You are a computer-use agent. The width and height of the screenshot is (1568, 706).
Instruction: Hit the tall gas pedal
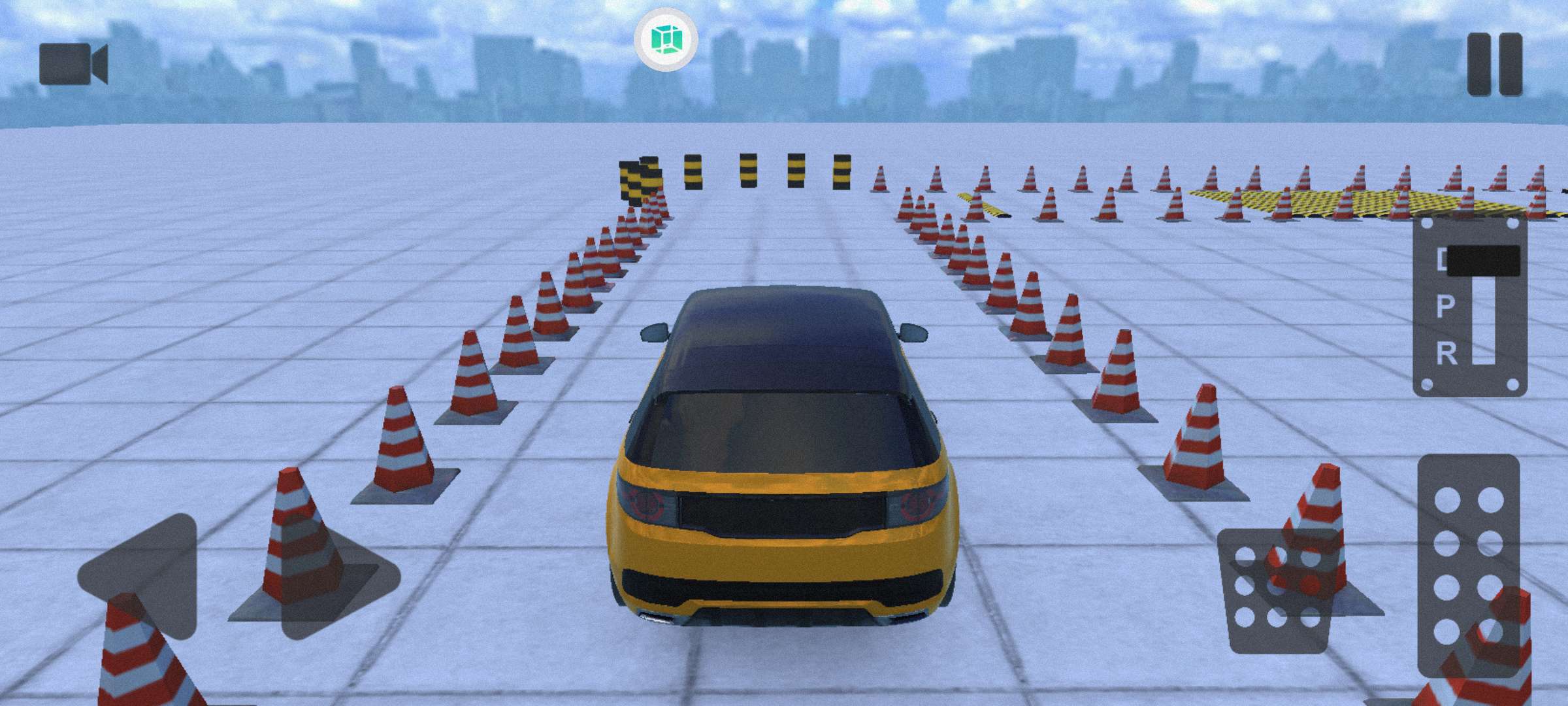pos(1469,565)
